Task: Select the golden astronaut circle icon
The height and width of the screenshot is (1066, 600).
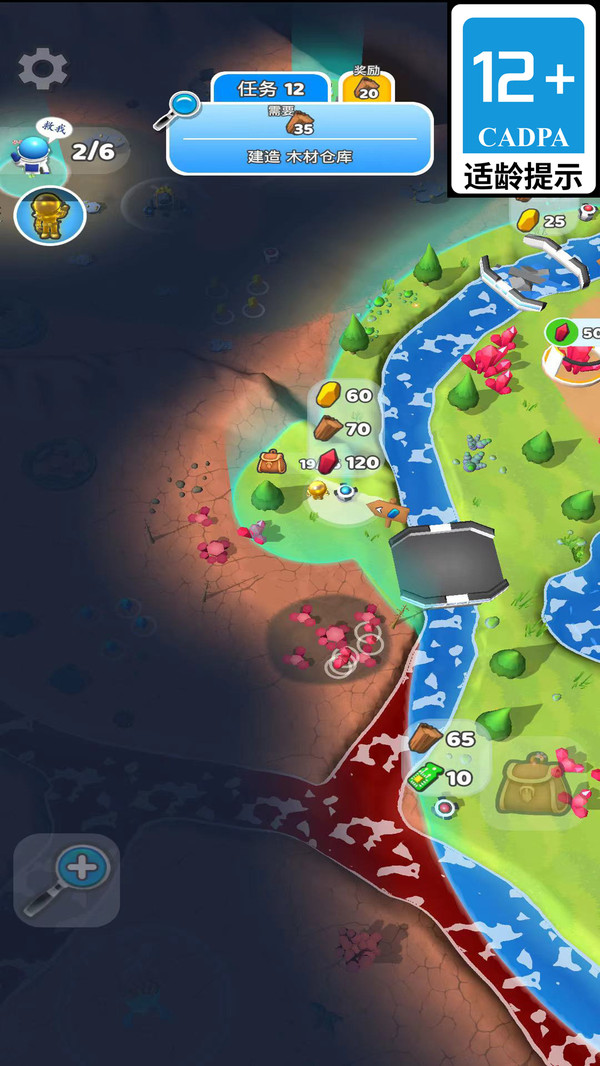Action: pos(49,215)
